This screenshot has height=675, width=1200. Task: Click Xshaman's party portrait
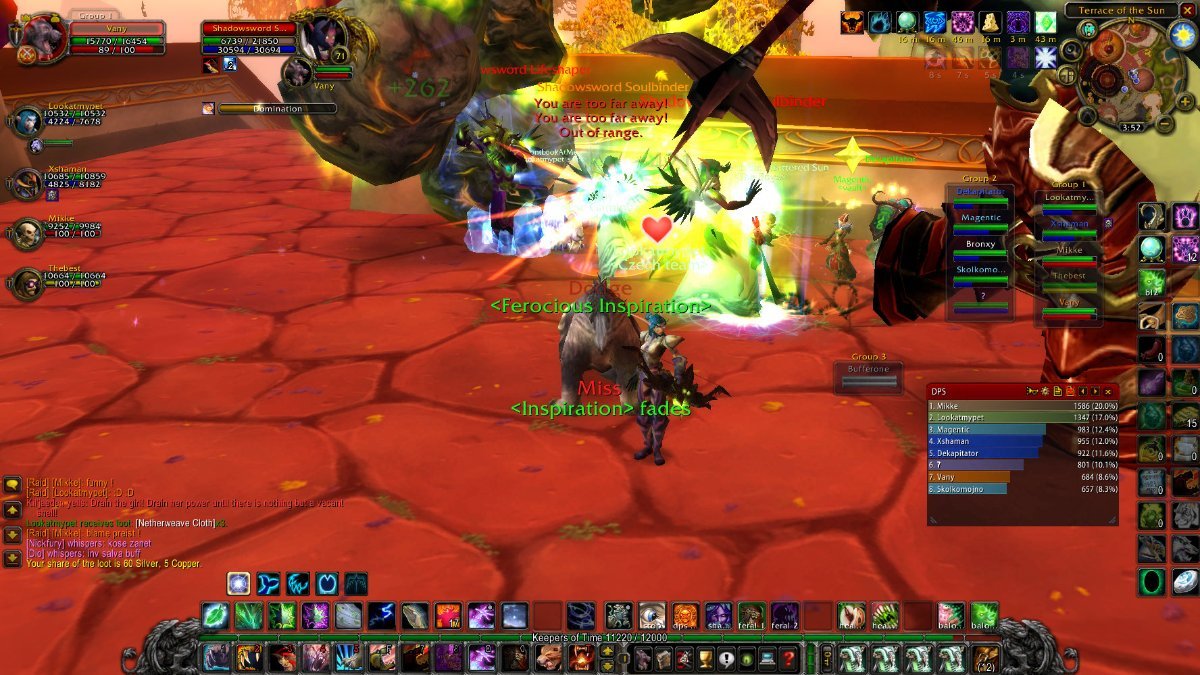coord(27,183)
